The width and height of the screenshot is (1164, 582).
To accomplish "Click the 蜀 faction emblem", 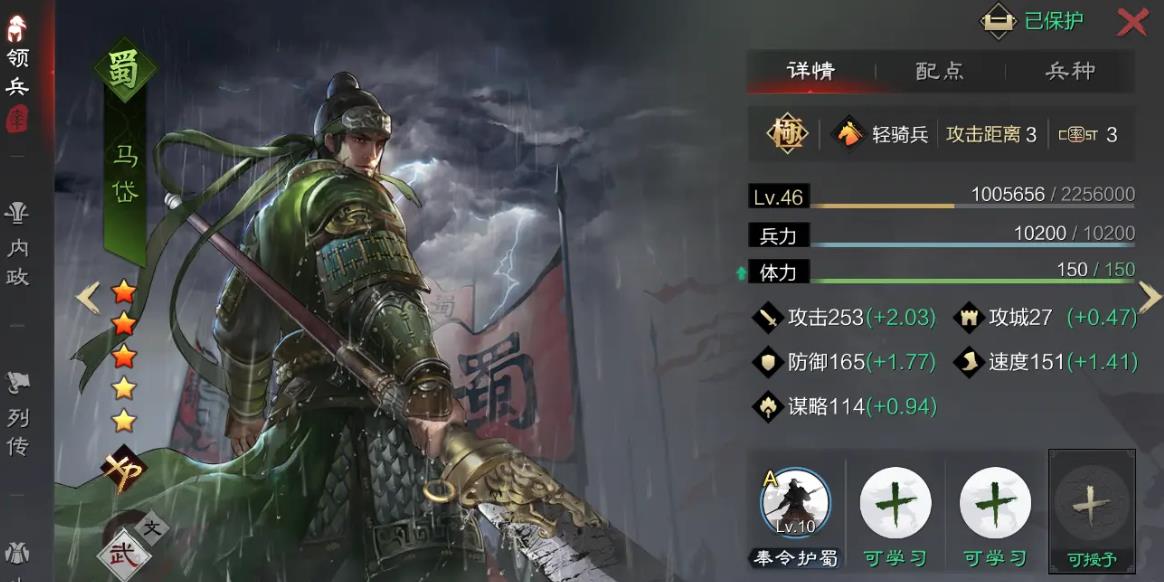I will tap(124, 72).
